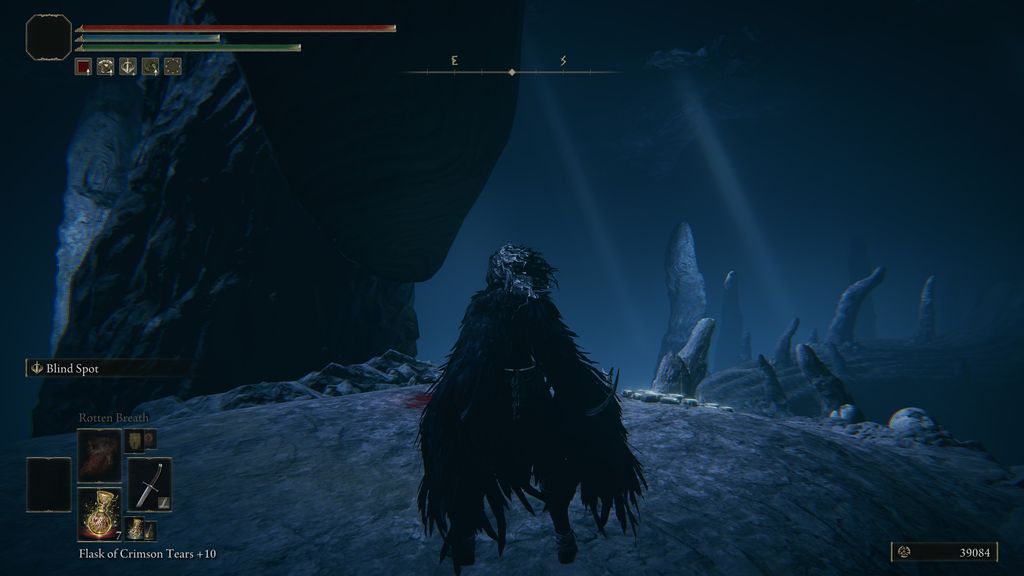1024x576 pixels.
Task: Click the dagger-shaped status effect icon
Action: click(x=128, y=67)
